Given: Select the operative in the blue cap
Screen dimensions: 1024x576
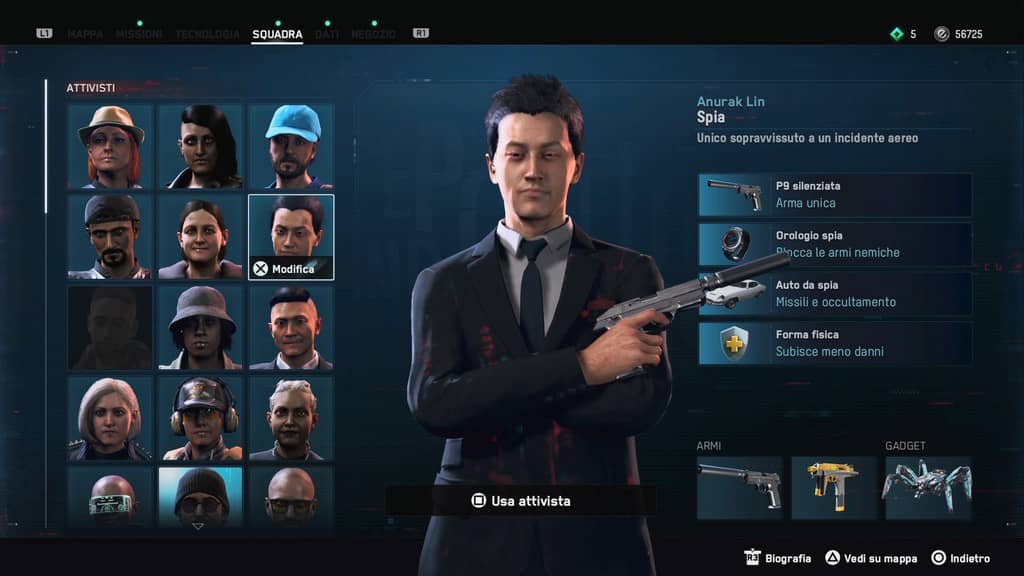Looking at the screenshot, I should point(291,146).
